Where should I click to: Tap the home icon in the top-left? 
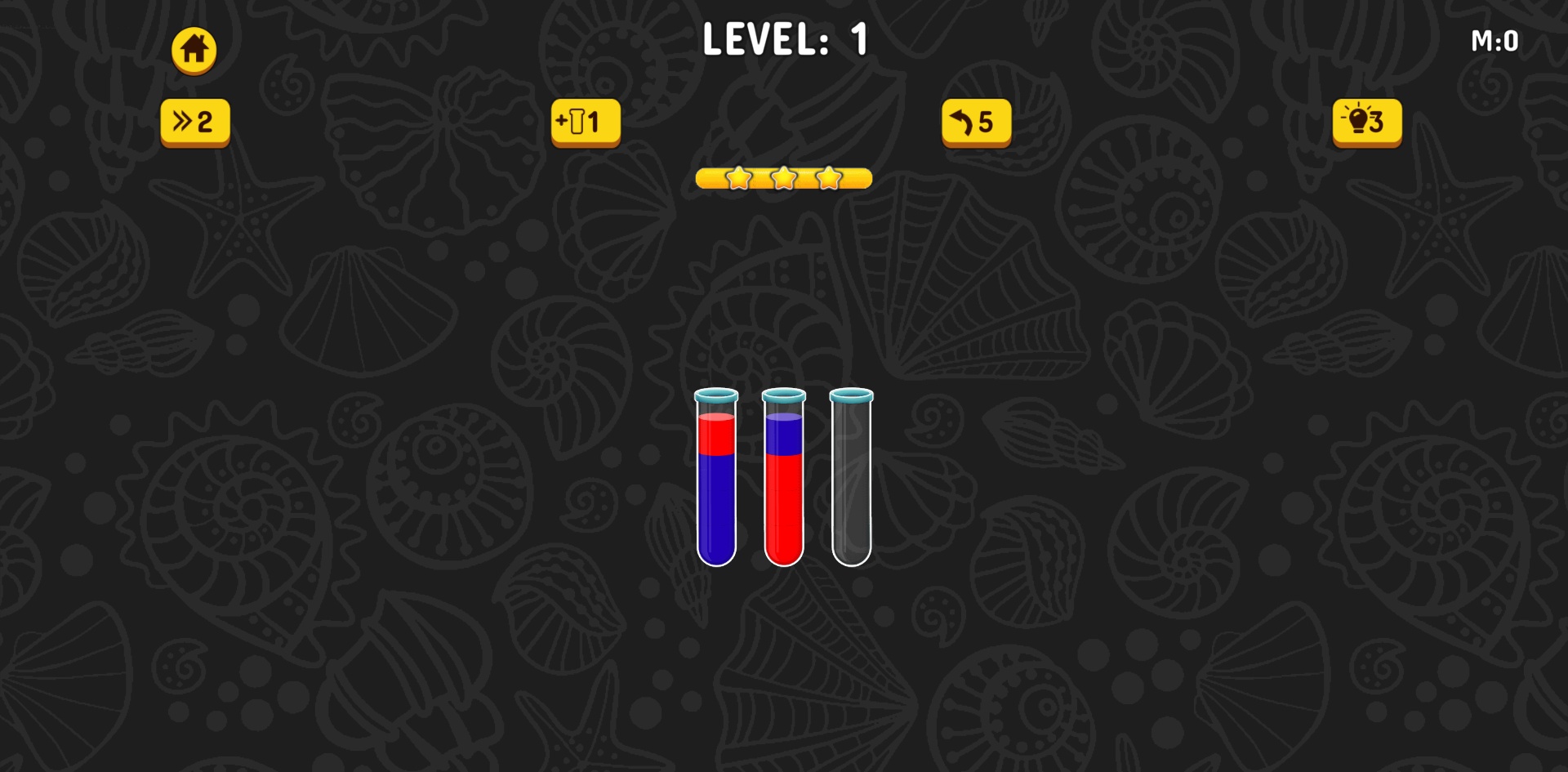[194, 49]
